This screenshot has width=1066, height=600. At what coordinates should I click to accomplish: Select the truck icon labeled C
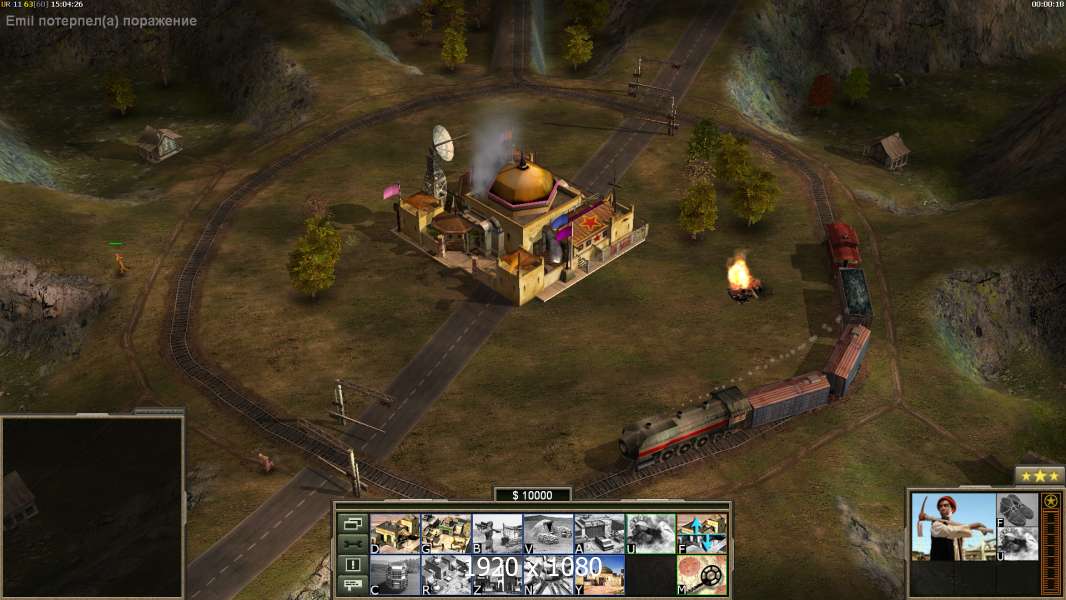pyautogui.click(x=395, y=575)
